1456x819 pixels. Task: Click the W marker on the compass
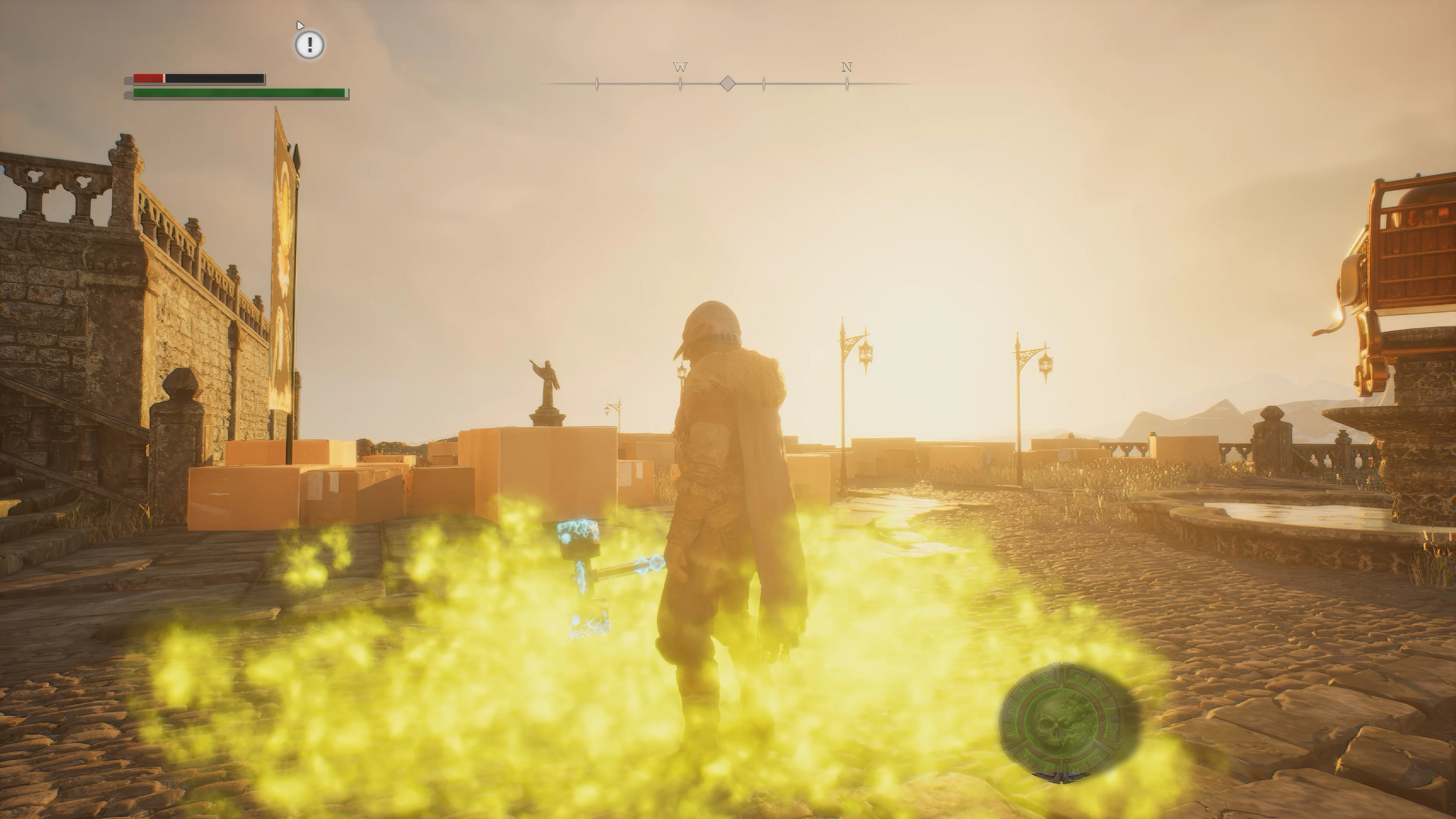[681, 67]
